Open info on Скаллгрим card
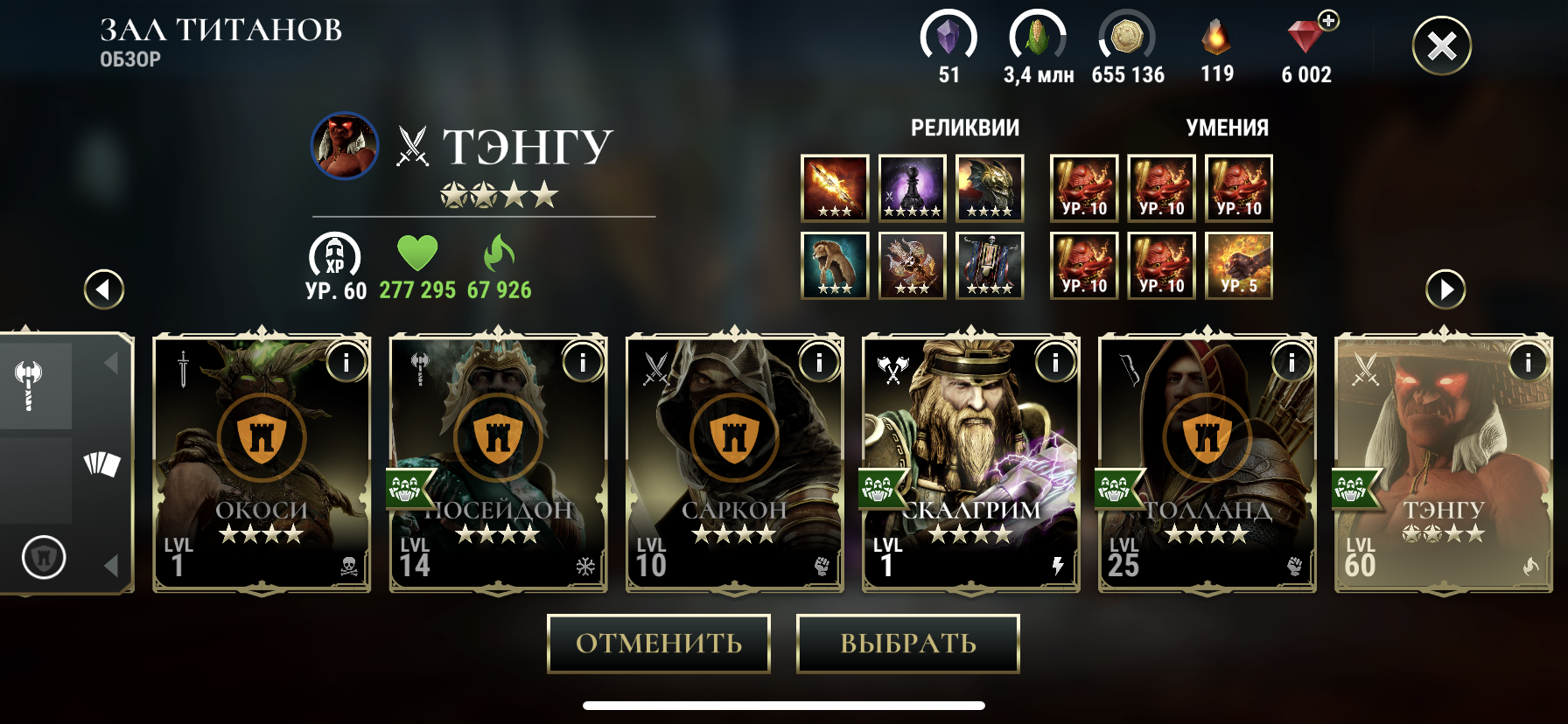The height and width of the screenshot is (724, 1568). (x=1055, y=361)
